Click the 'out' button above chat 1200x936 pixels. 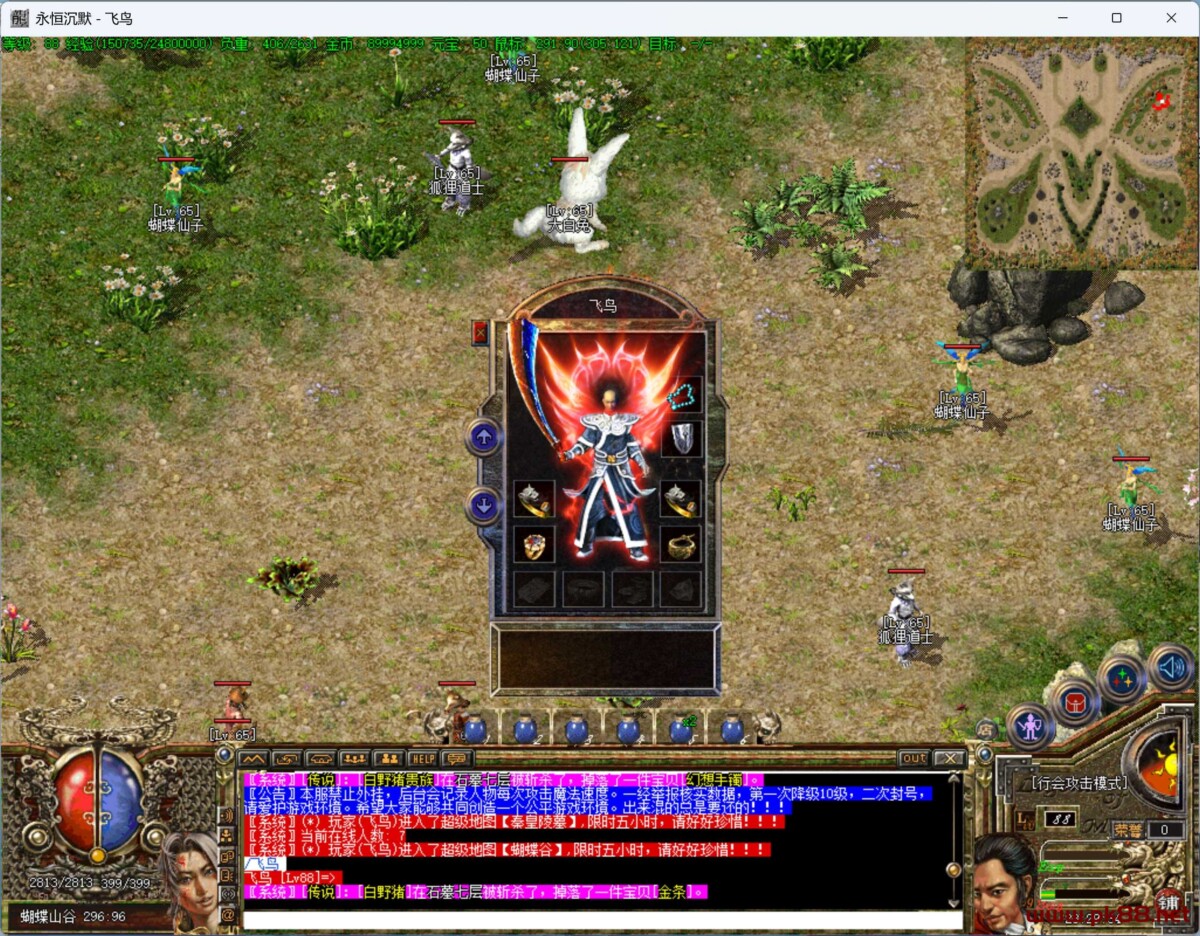913,758
